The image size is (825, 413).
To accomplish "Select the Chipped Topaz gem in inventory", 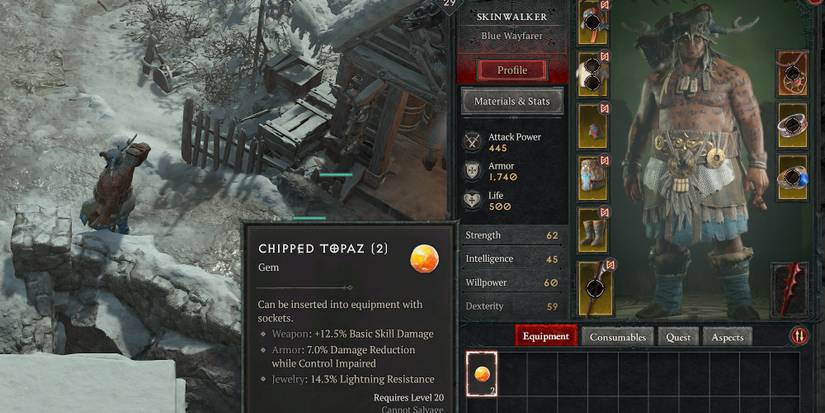I will [482, 374].
